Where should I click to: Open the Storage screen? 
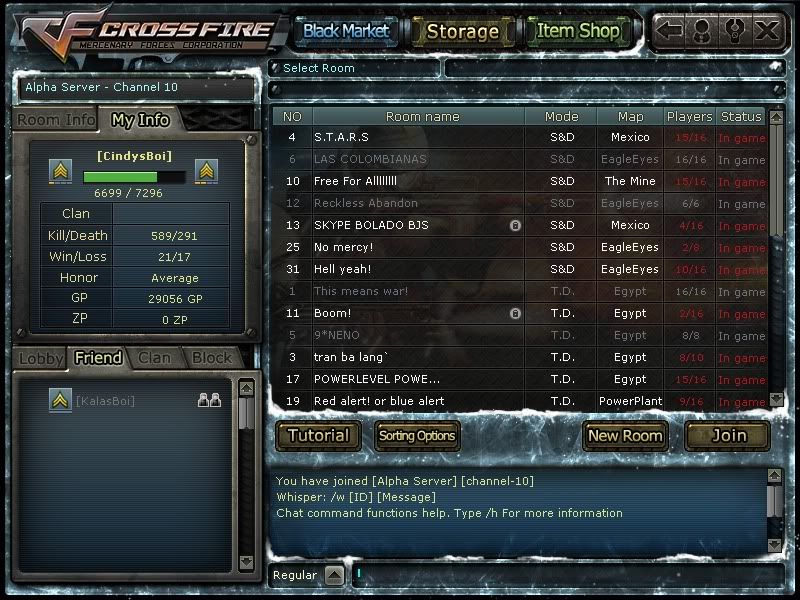(462, 31)
